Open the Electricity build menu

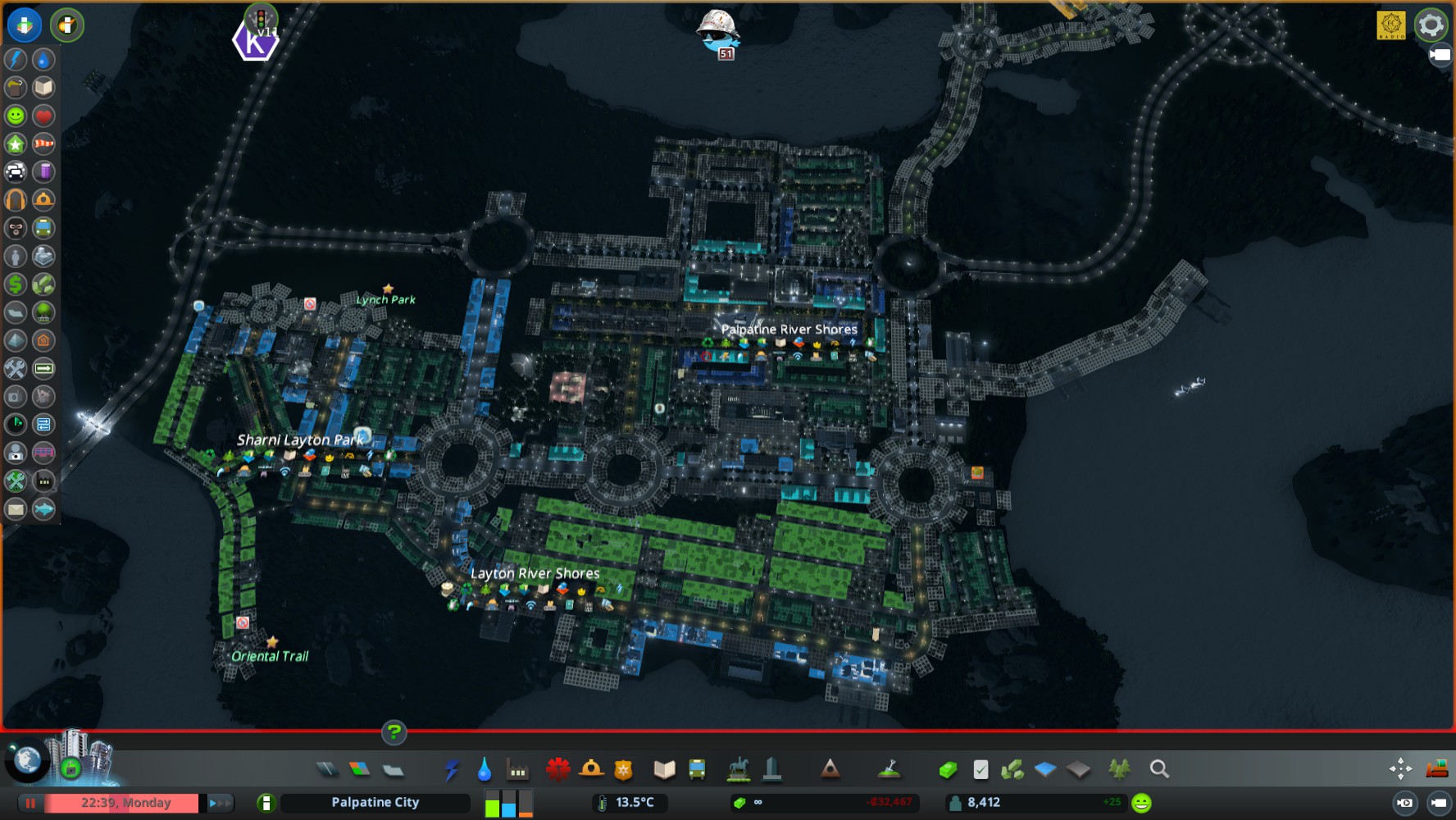(451, 769)
